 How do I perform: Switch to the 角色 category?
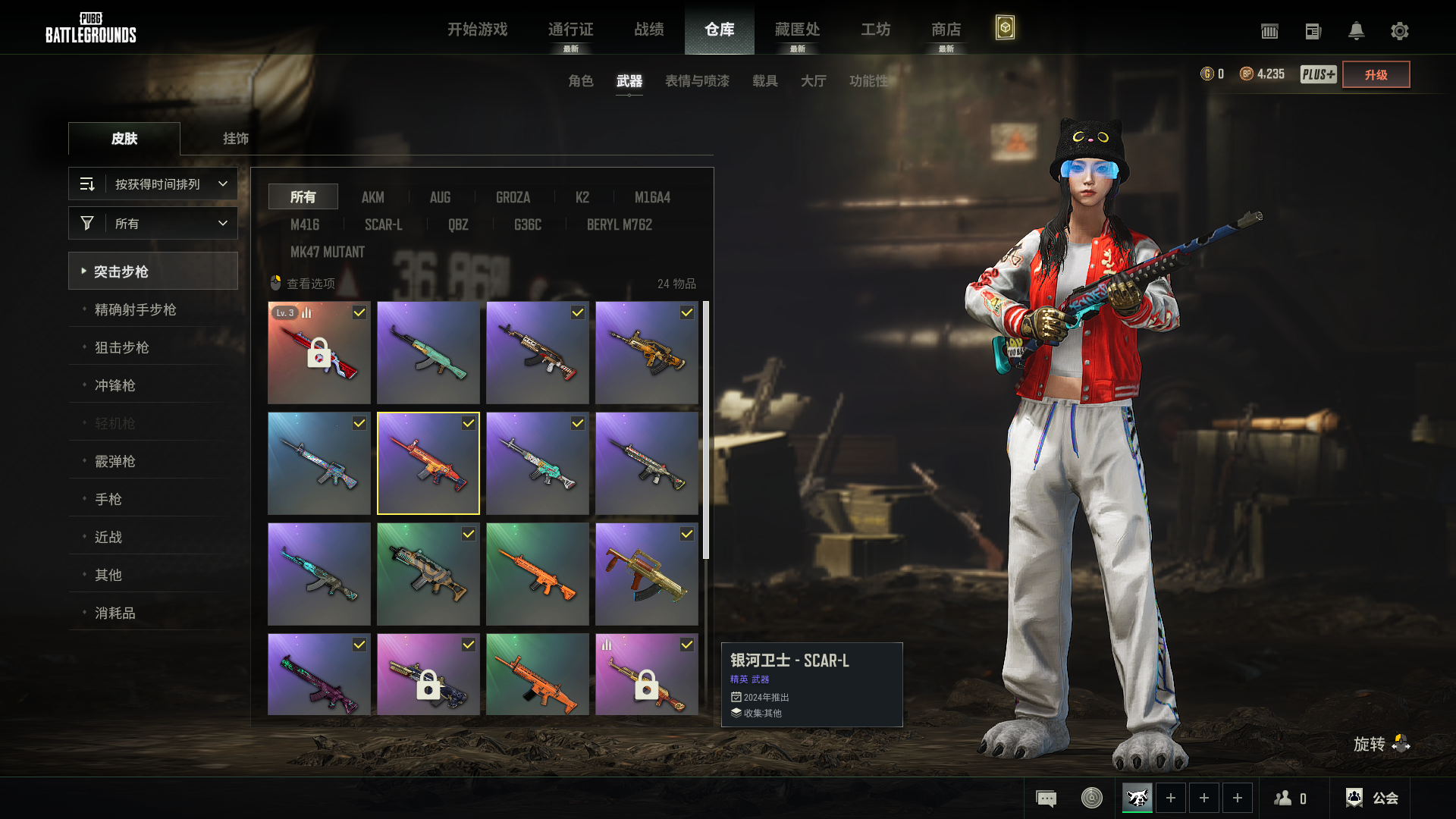pyautogui.click(x=580, y=81)
